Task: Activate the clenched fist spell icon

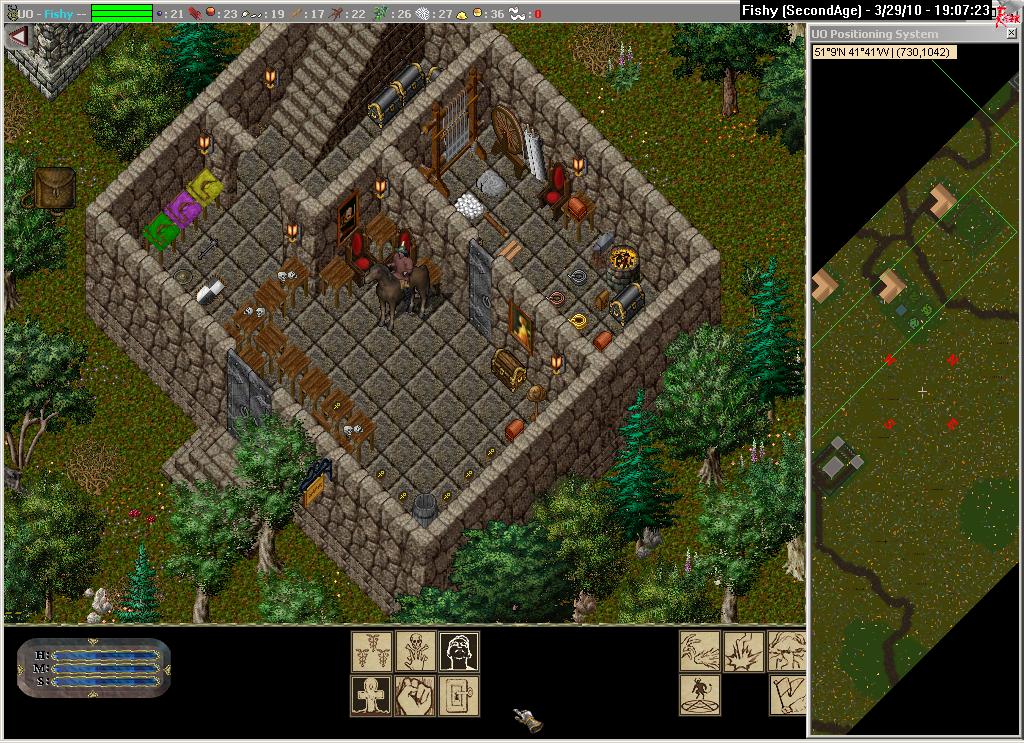Action: (x=415, y=695)
